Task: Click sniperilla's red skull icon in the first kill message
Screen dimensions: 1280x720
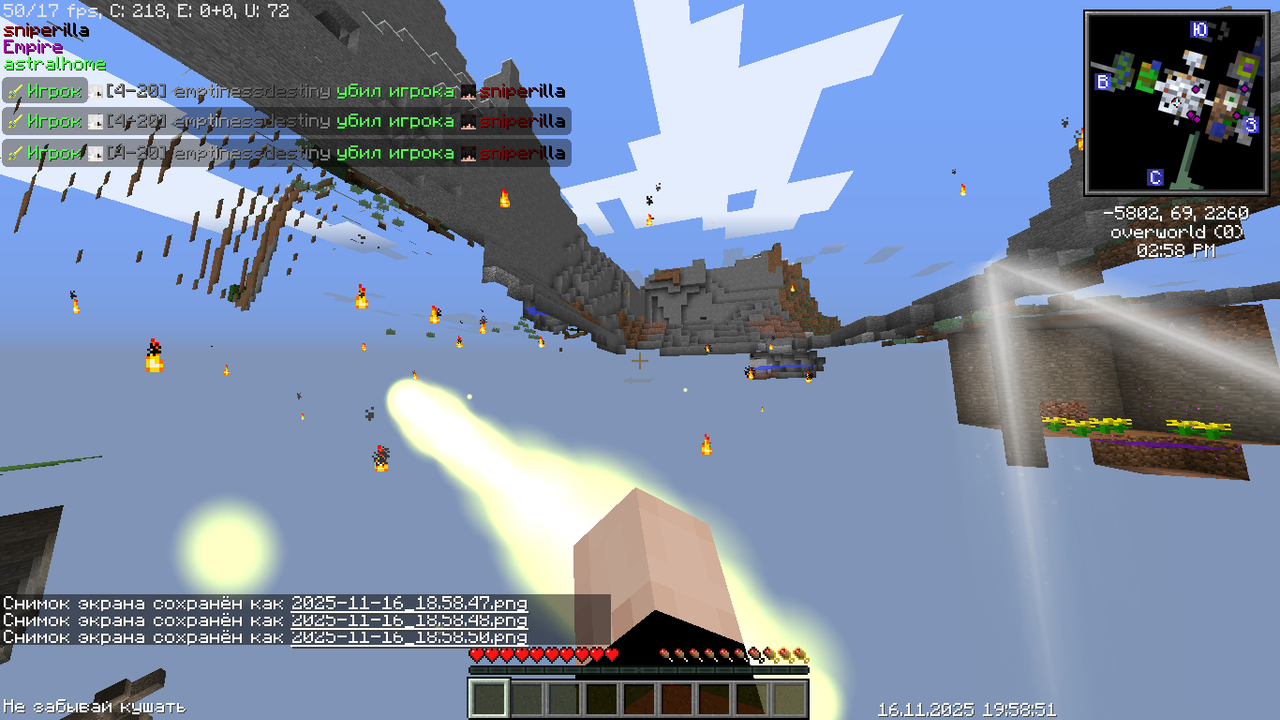Action: point(467,92)
